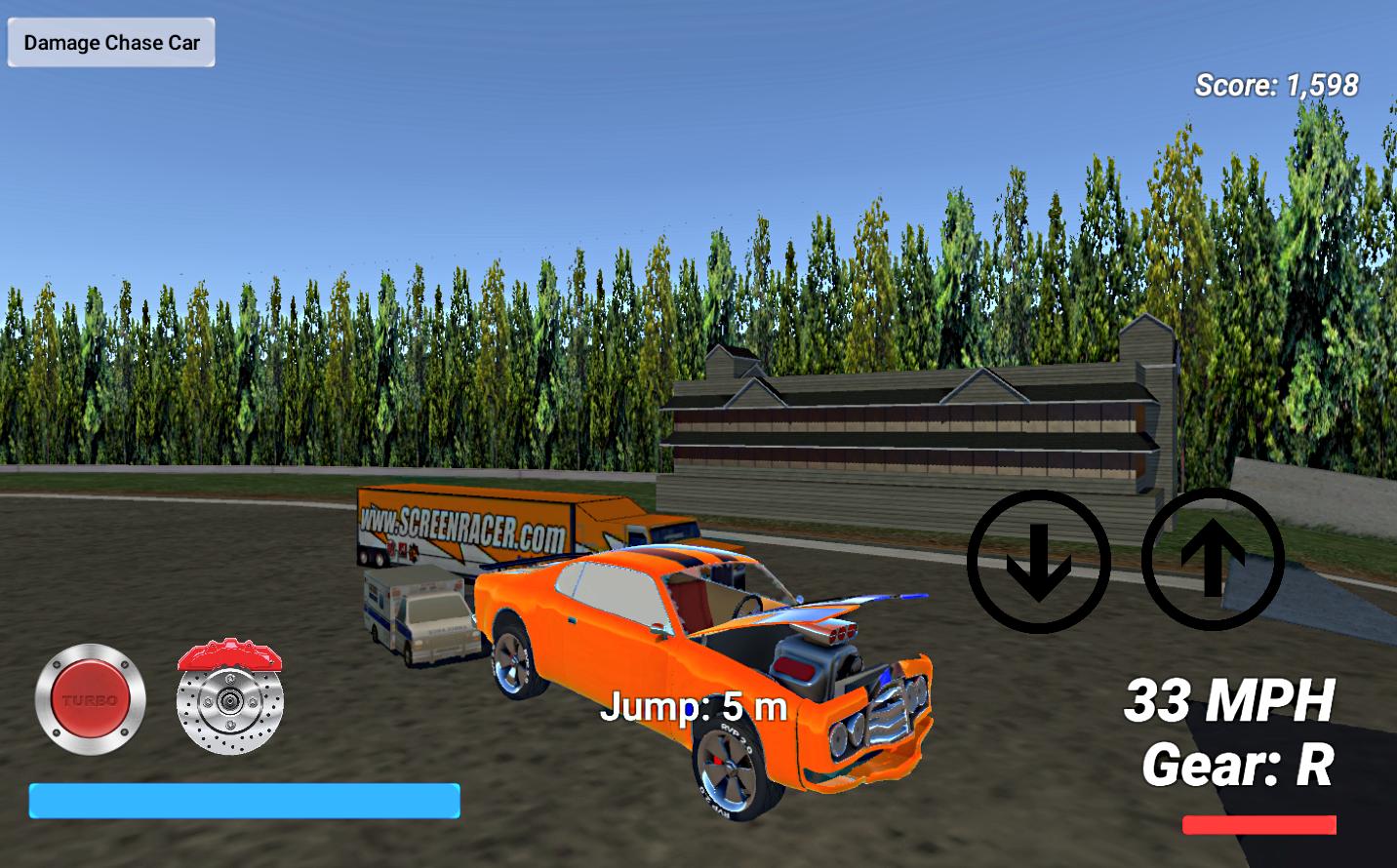Click the 33 MPH speed readout
Viewport: 1397px width, 868px height.
1231,700
